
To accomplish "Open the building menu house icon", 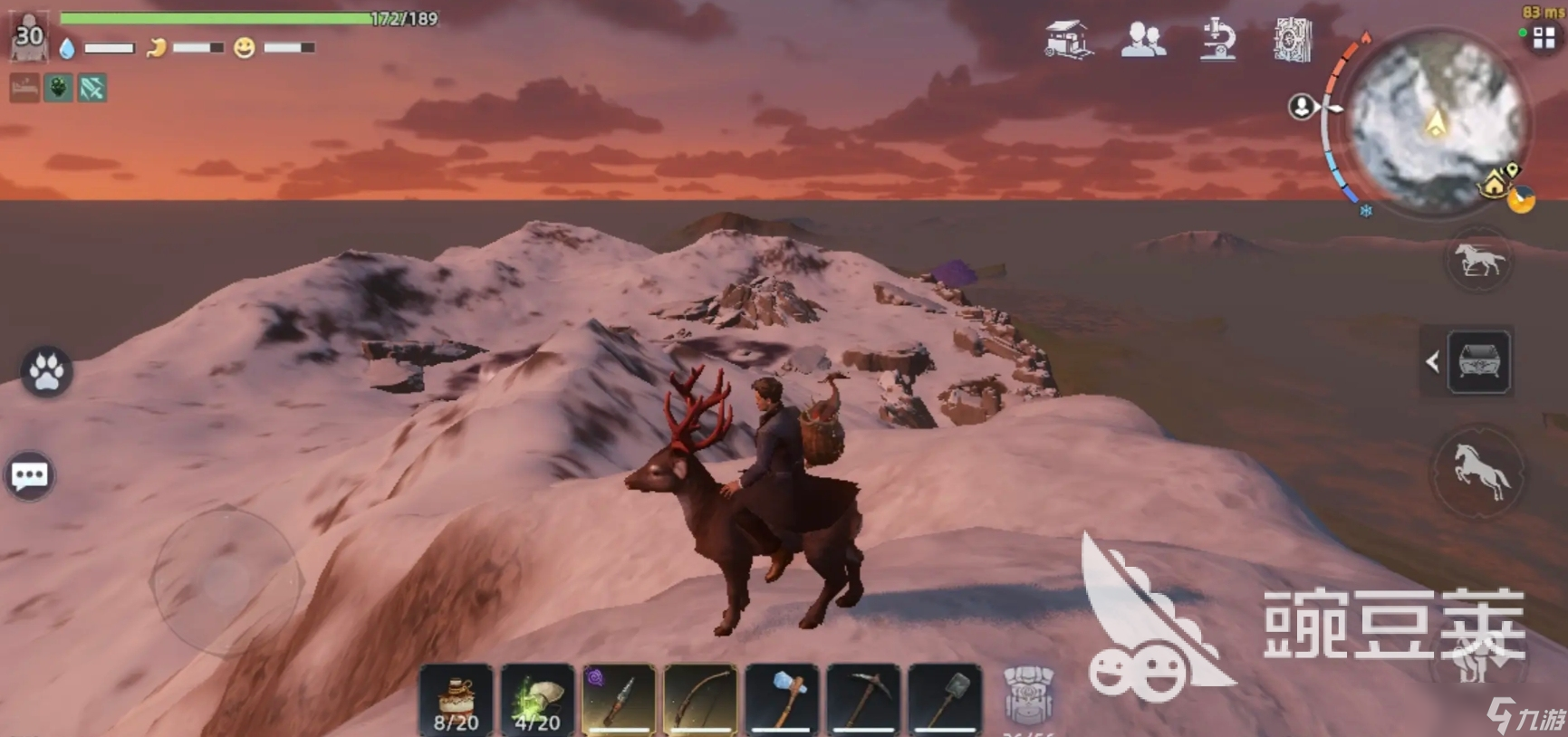I will pos(1068,40).
